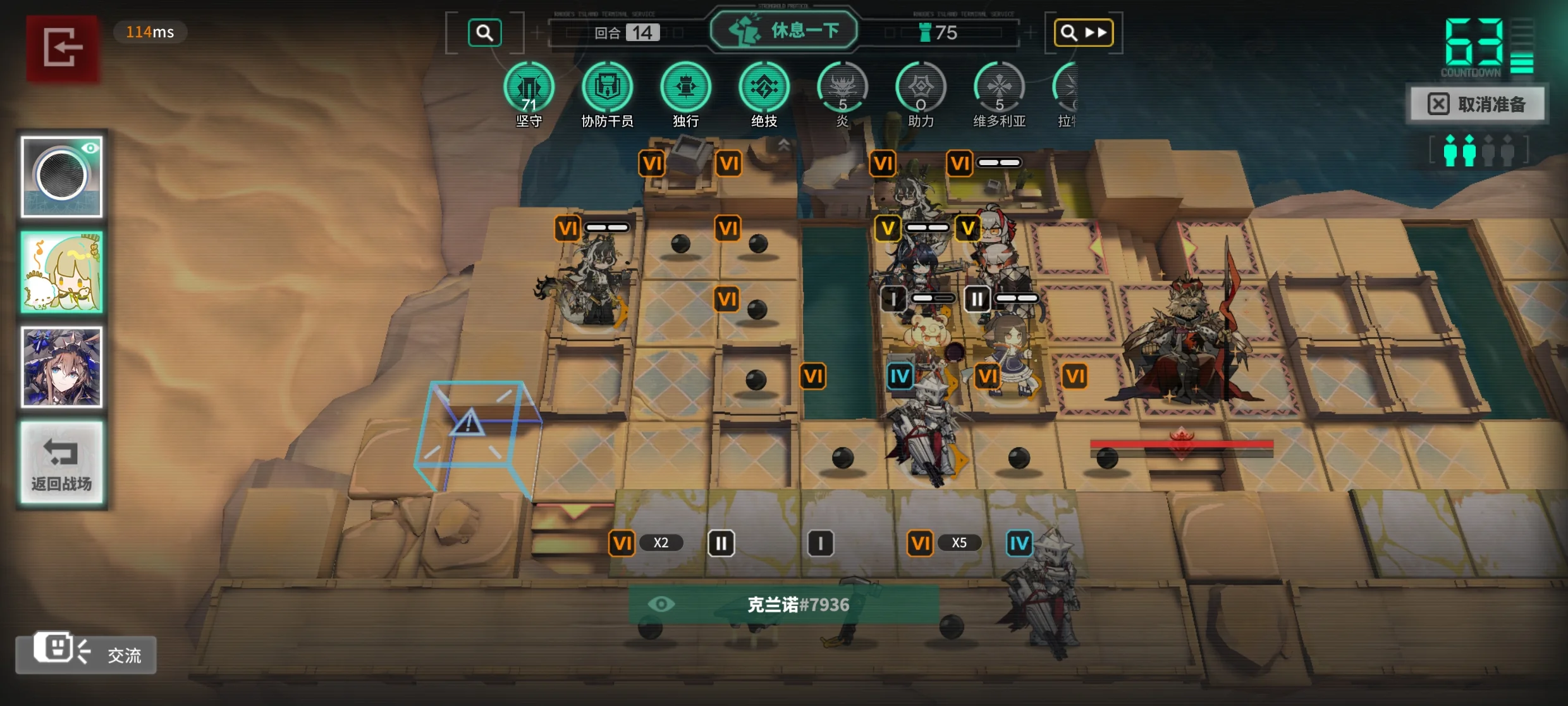Open the magnifier search button
Viewport: 1568px width, 706px height.
point(484,33)
